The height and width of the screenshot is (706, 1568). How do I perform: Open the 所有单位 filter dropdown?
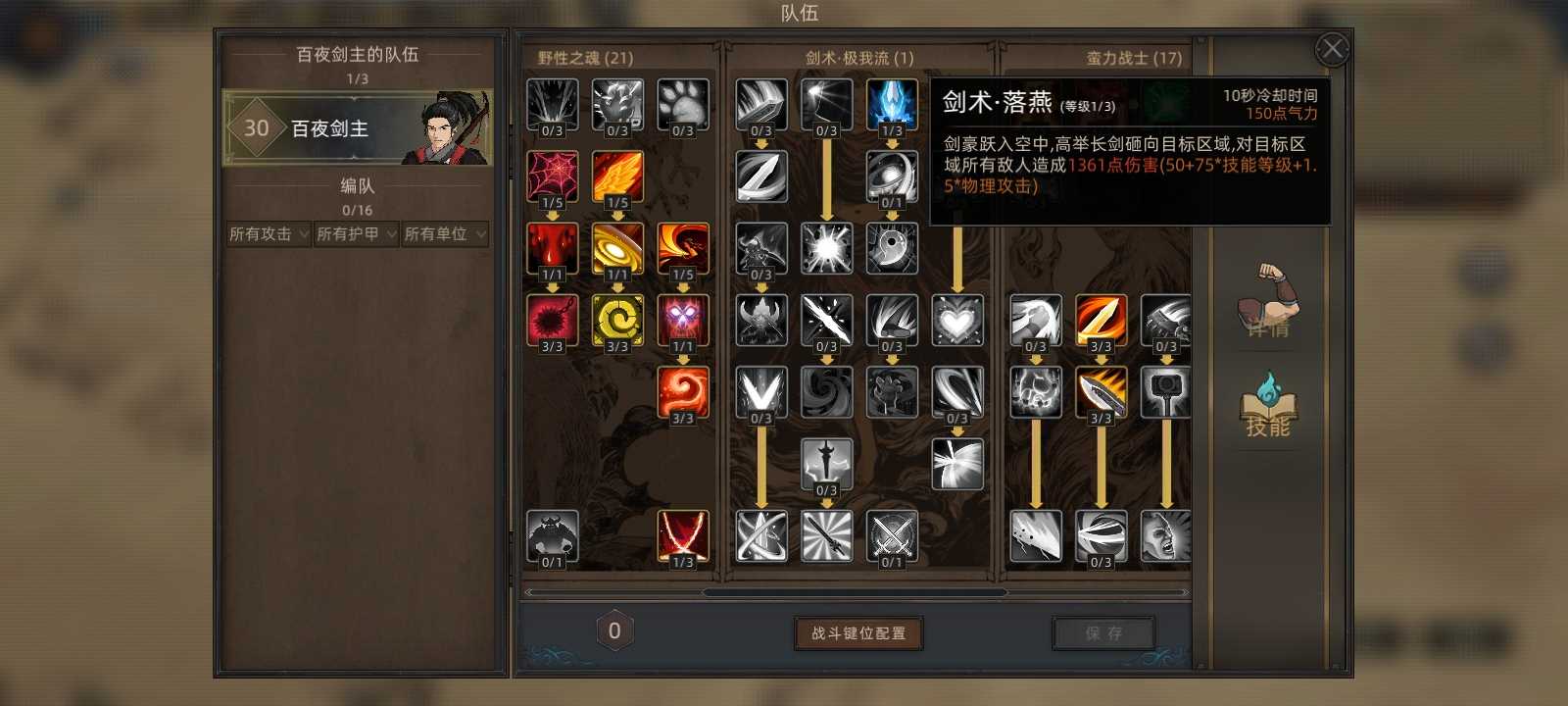pyautogui.click(x=443, y=234)
